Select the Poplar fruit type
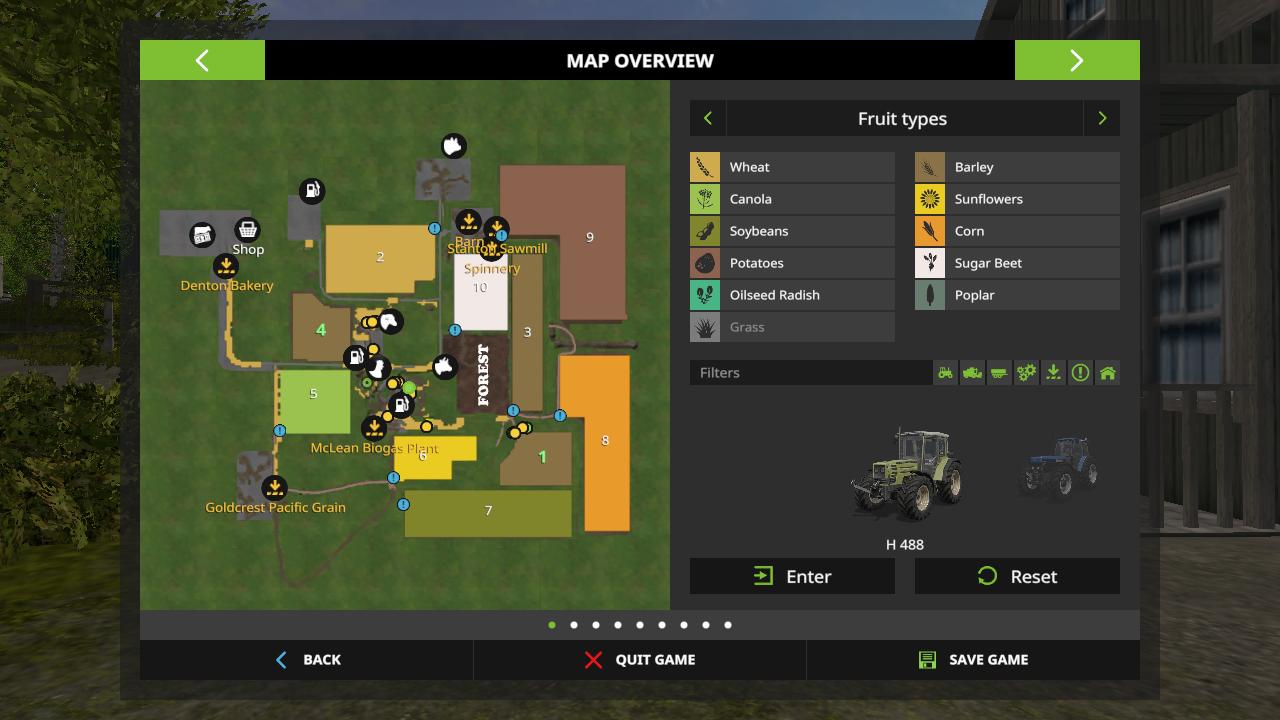 [x=1017, y=295]
